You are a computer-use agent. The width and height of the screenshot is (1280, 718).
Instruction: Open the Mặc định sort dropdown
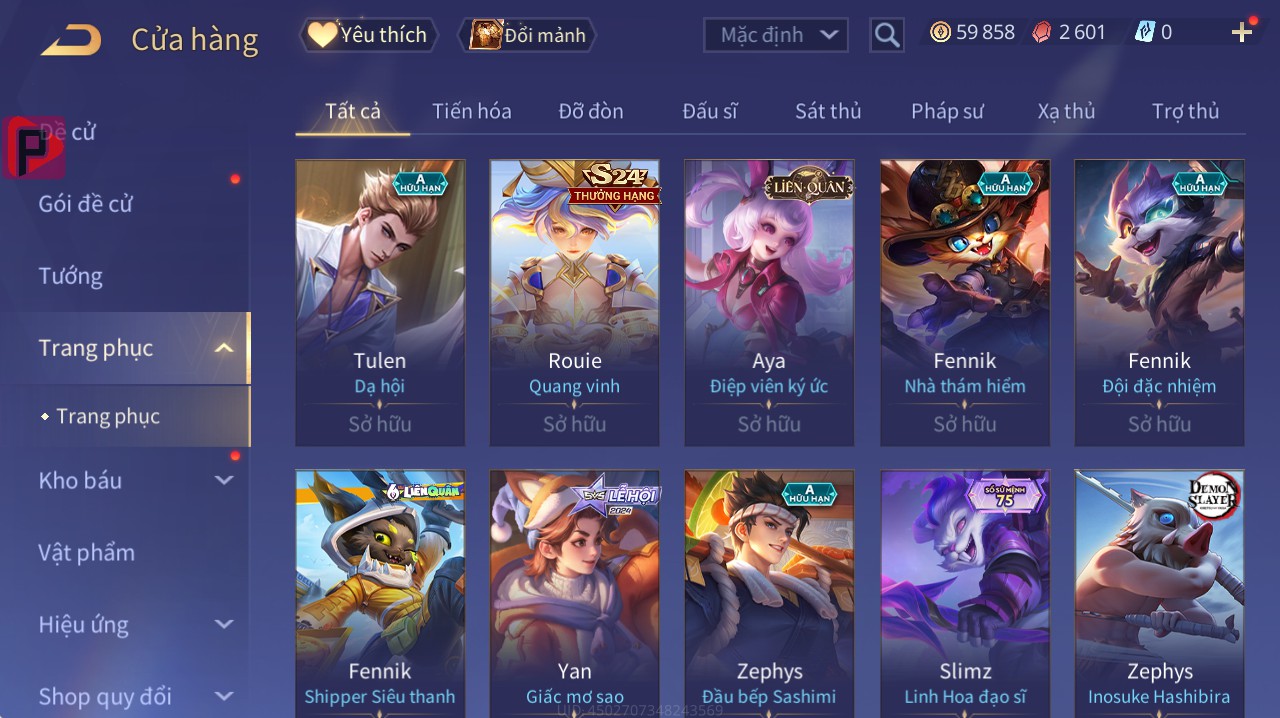coord(776,35)
